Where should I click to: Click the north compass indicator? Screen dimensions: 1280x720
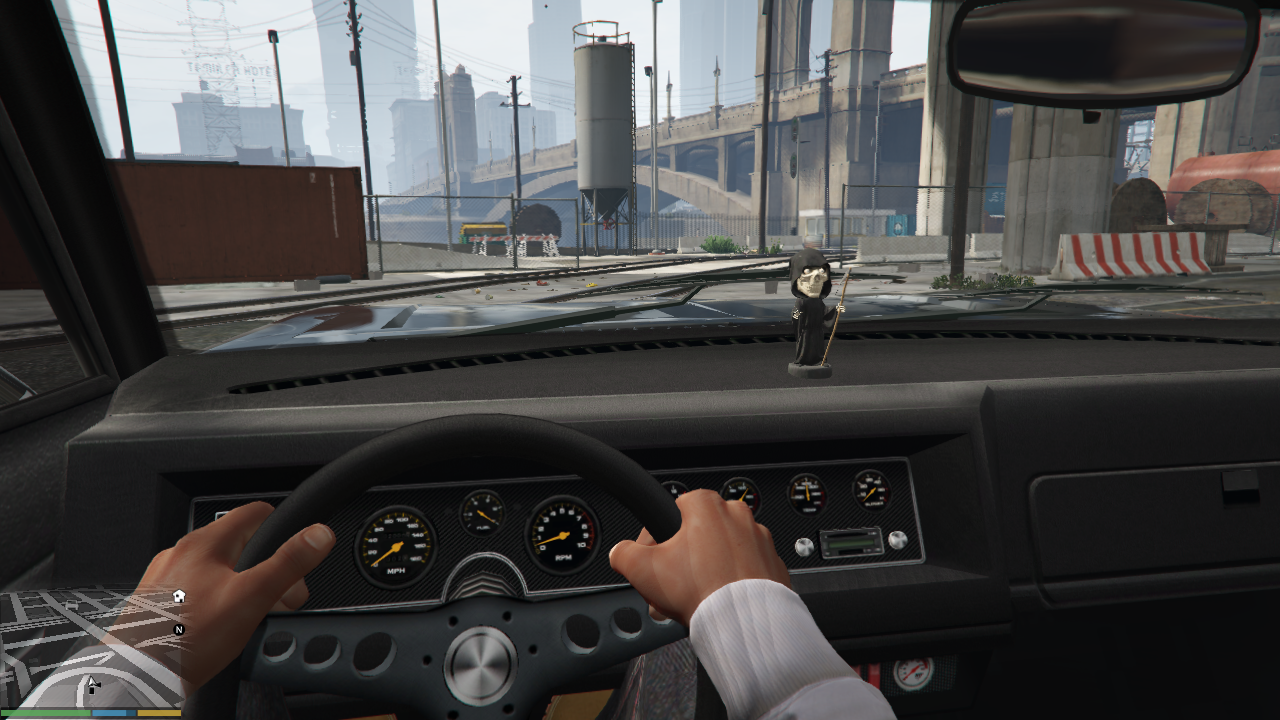pyautogui.click(x=179, y=630)
